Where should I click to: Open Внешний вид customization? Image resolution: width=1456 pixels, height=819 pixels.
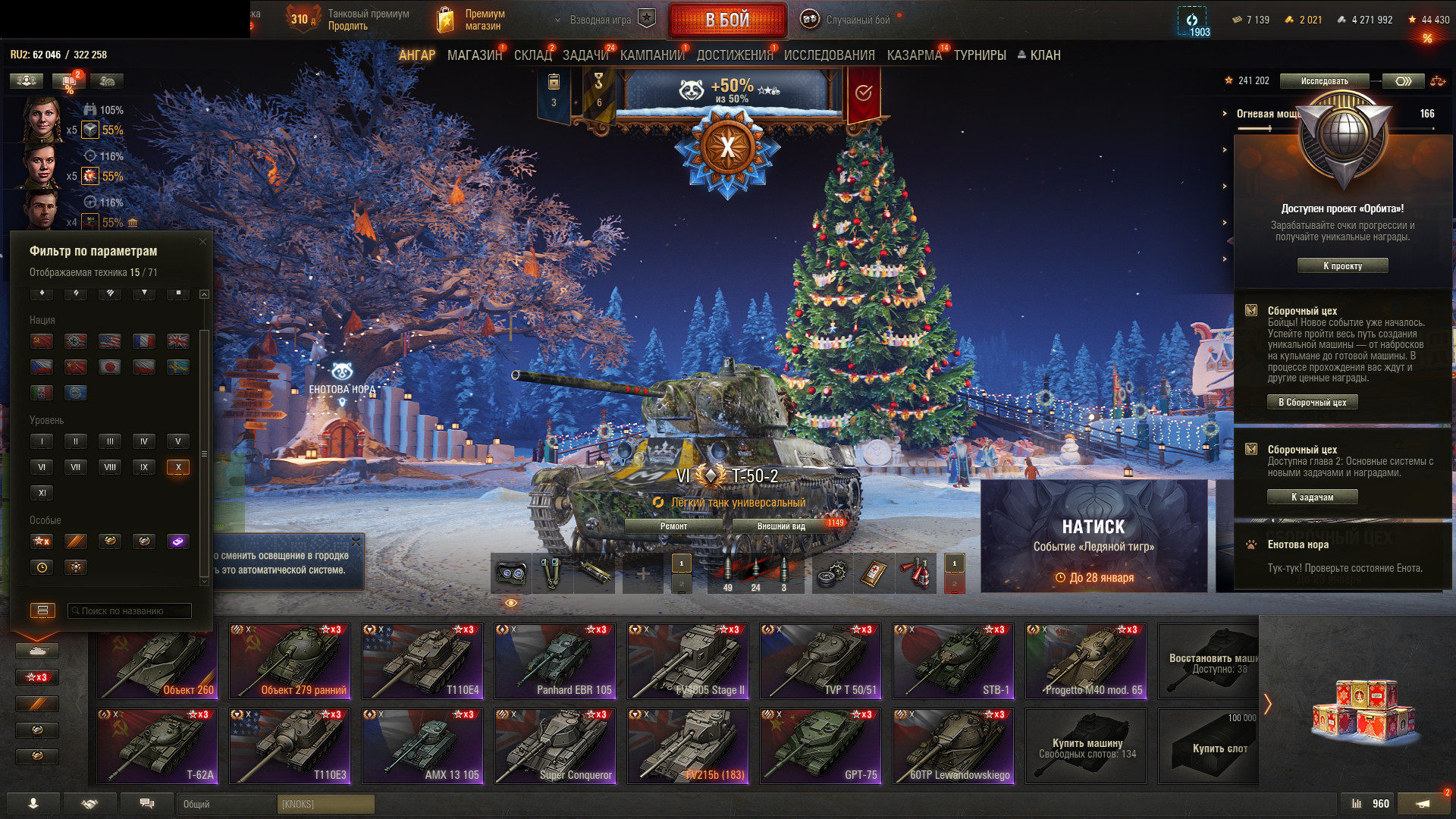pyautogui.click(x=781, y=526)
